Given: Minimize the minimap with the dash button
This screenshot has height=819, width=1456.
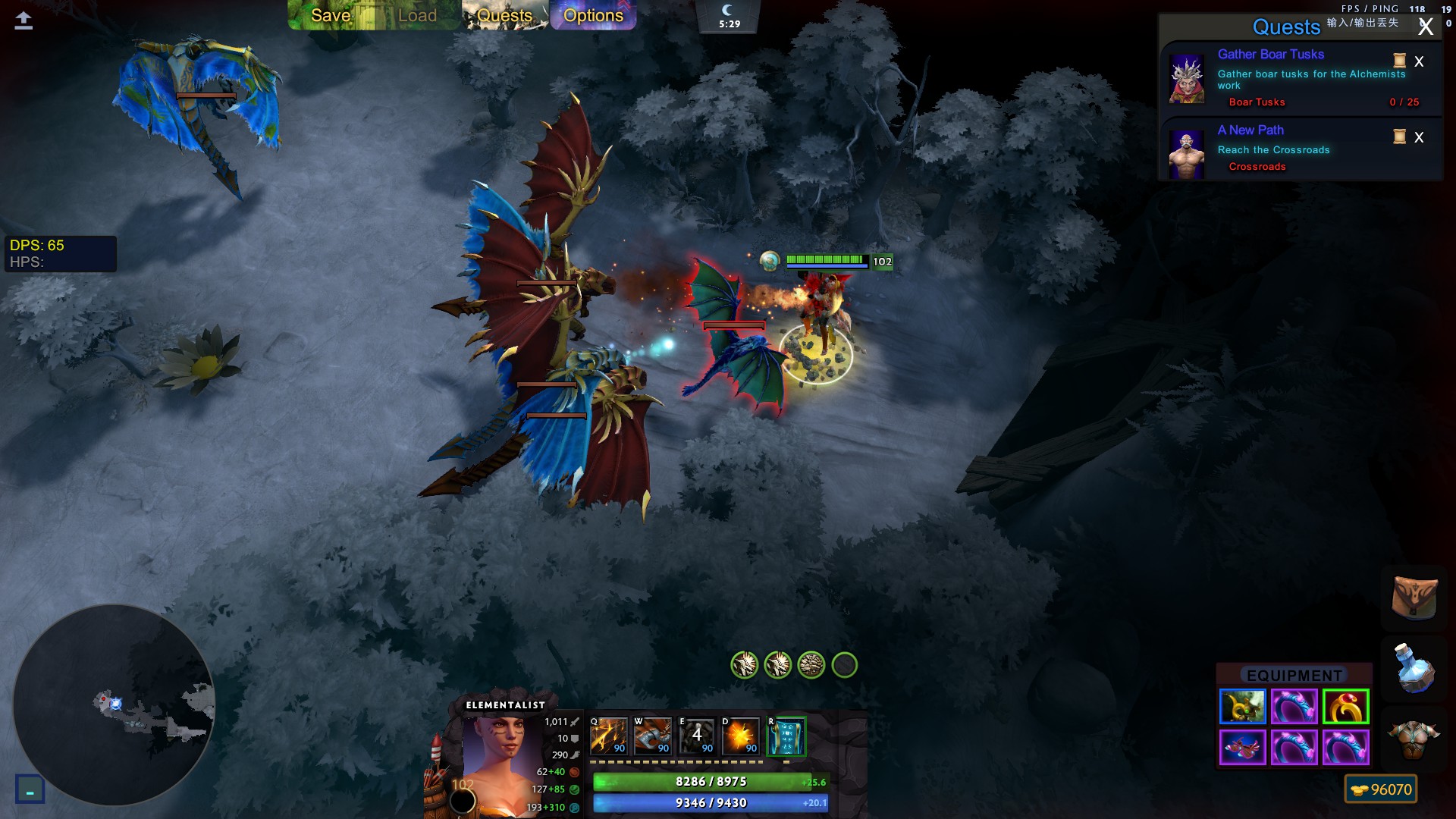Looking at the screenshot, I should [x=30, y=790].
